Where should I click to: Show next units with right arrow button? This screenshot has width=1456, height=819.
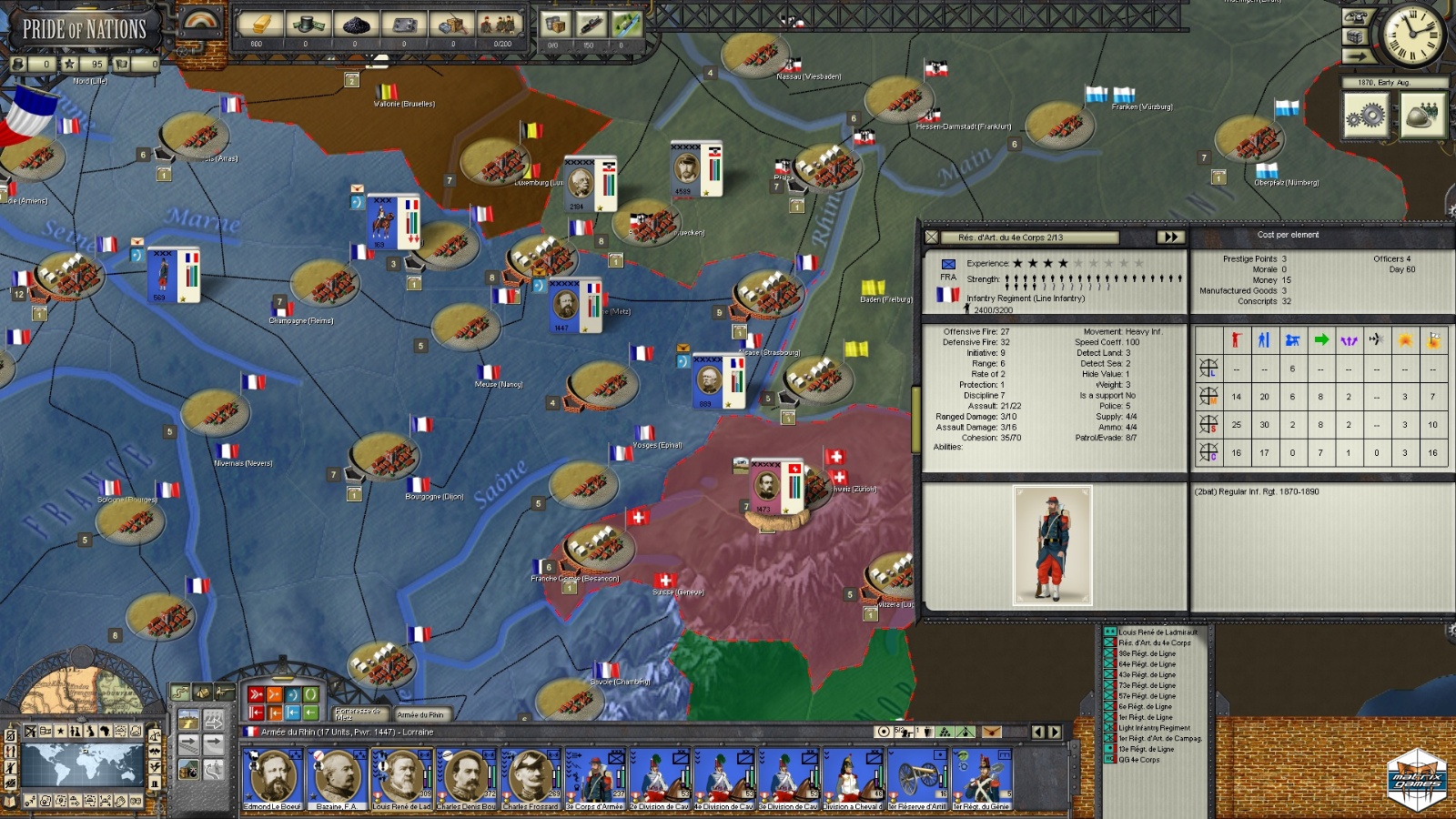(1055, 732)
